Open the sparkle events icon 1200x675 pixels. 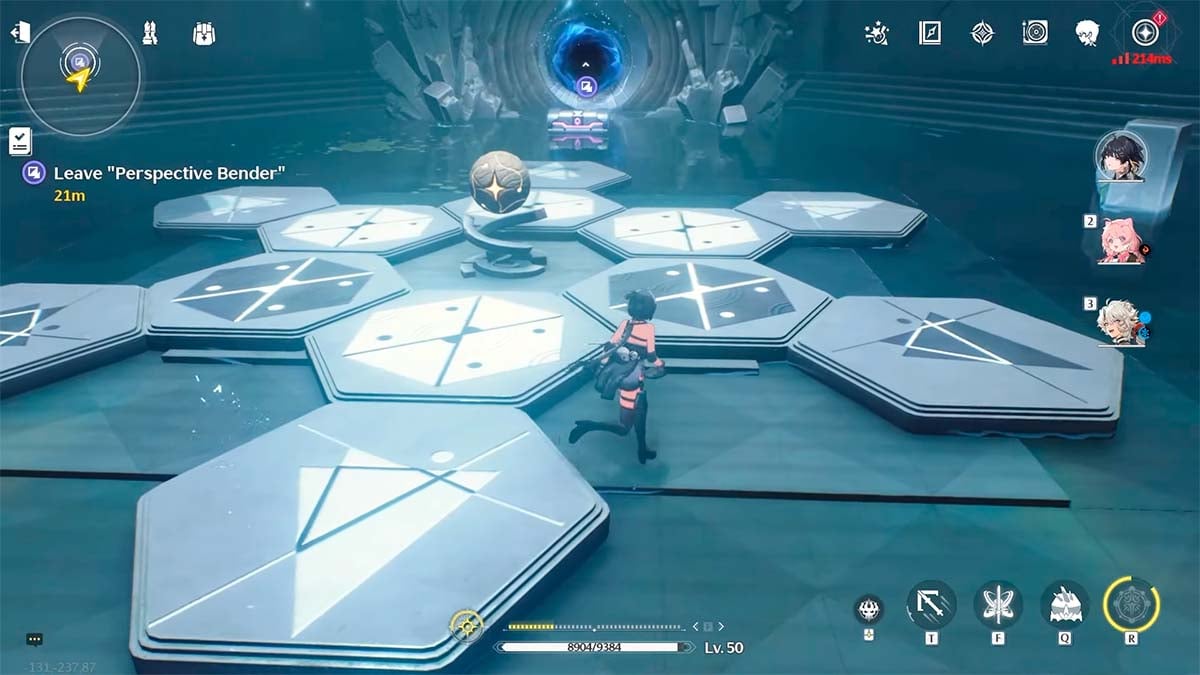(x=876, y=33)
